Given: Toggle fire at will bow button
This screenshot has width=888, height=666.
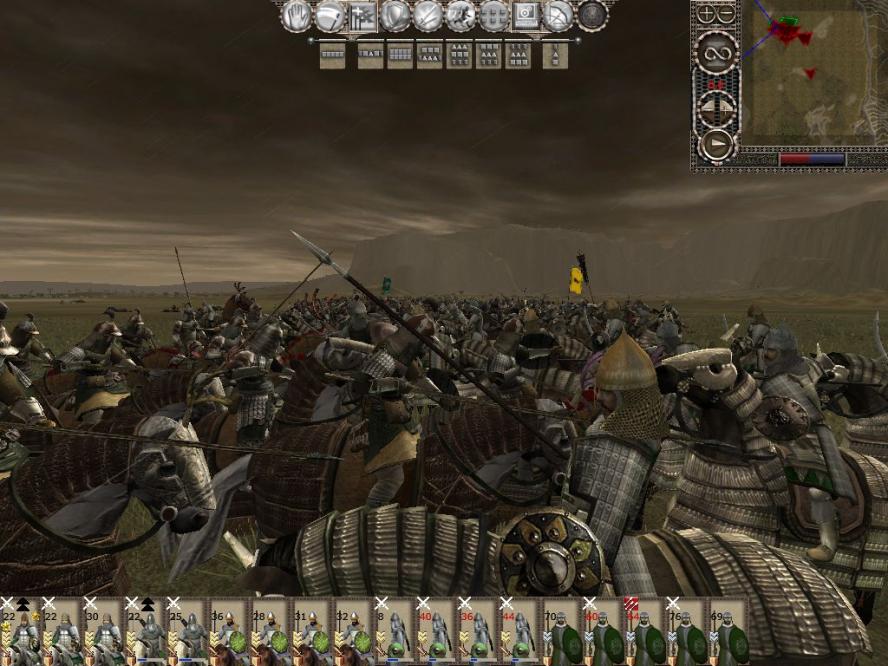Looking at the screenshot, I should (x=558, y=16).
